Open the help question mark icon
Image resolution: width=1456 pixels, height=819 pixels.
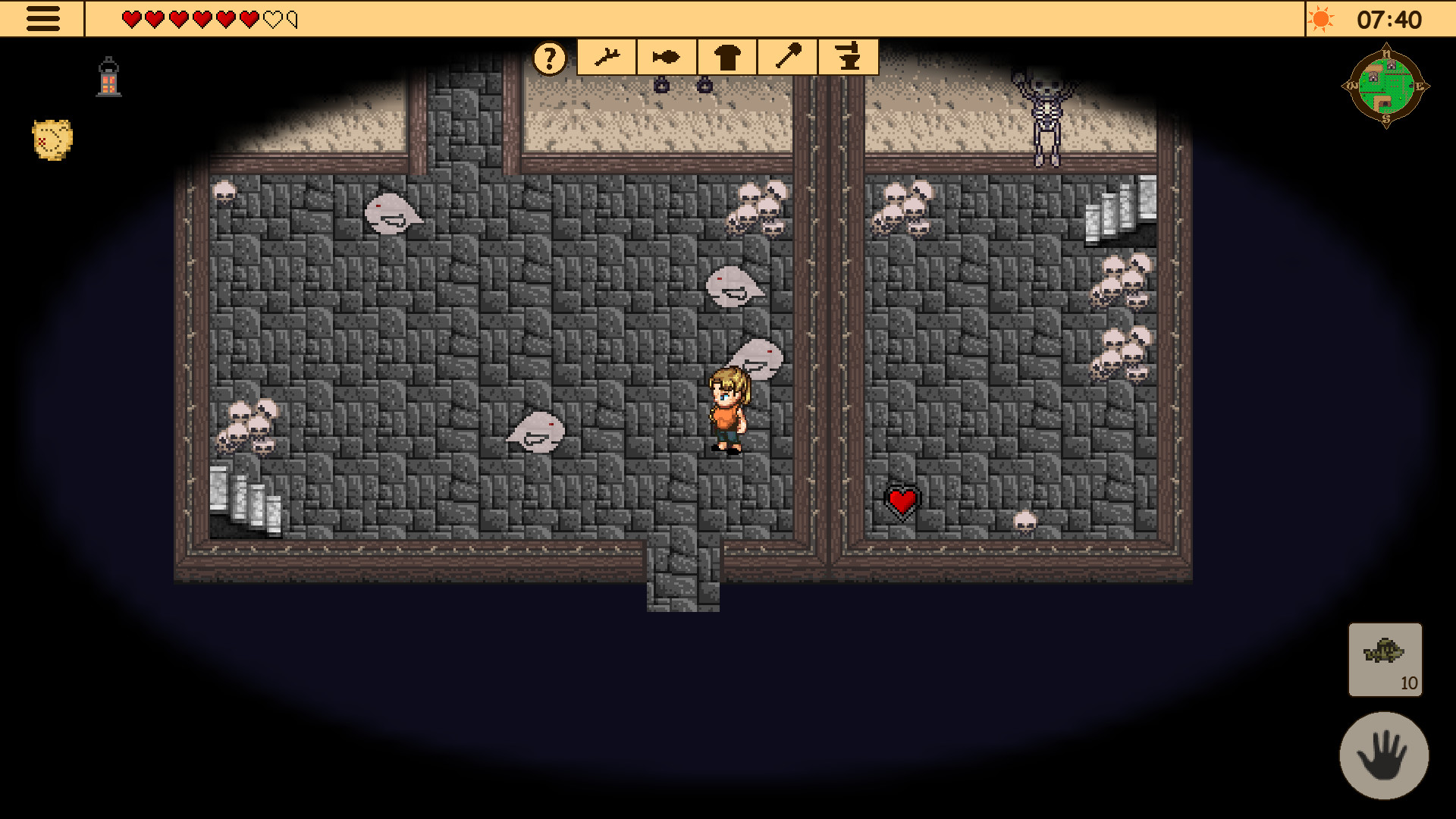[548, 57]
